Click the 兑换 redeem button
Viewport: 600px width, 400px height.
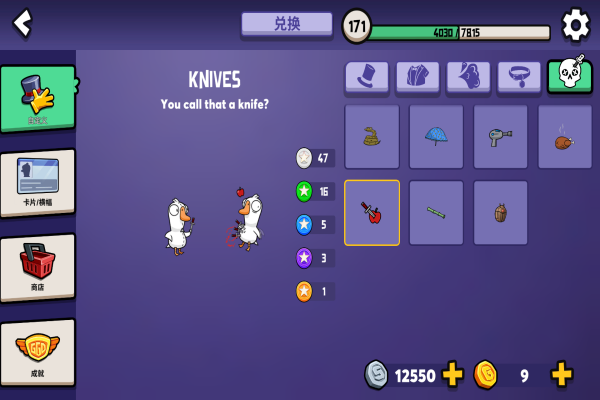coord(286,24)
